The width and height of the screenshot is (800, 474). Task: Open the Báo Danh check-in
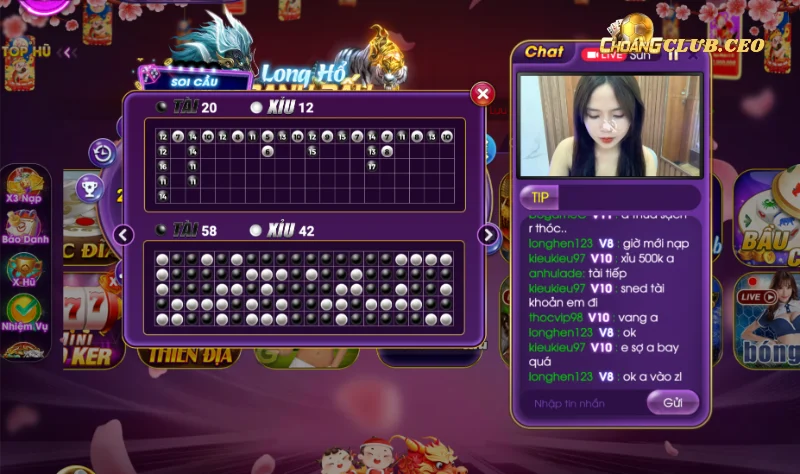[24, 229]
